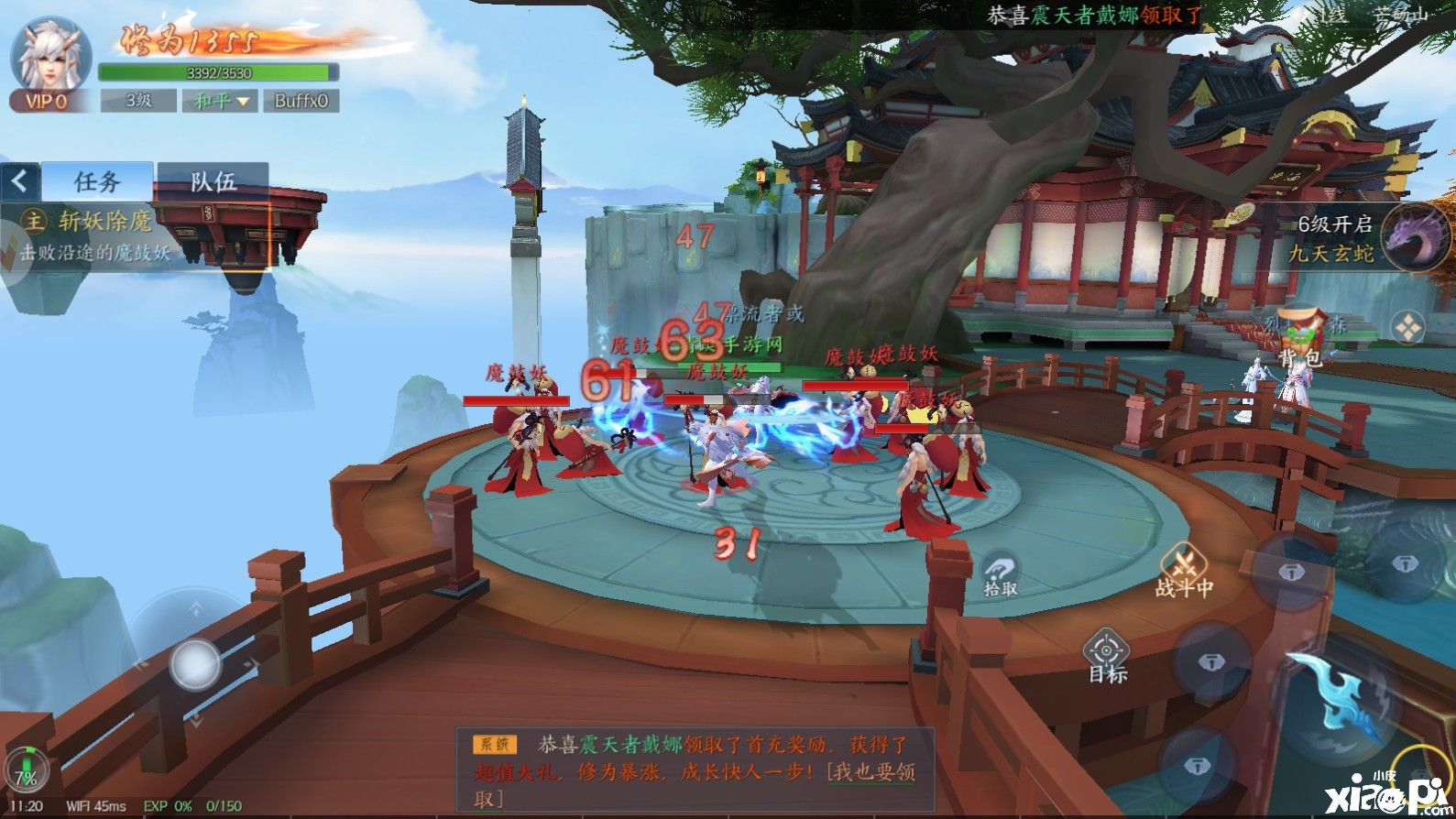This screenshot has width=1456, height=819.
Task: Open the player avatar portrait
Action: tap(50, 53)
